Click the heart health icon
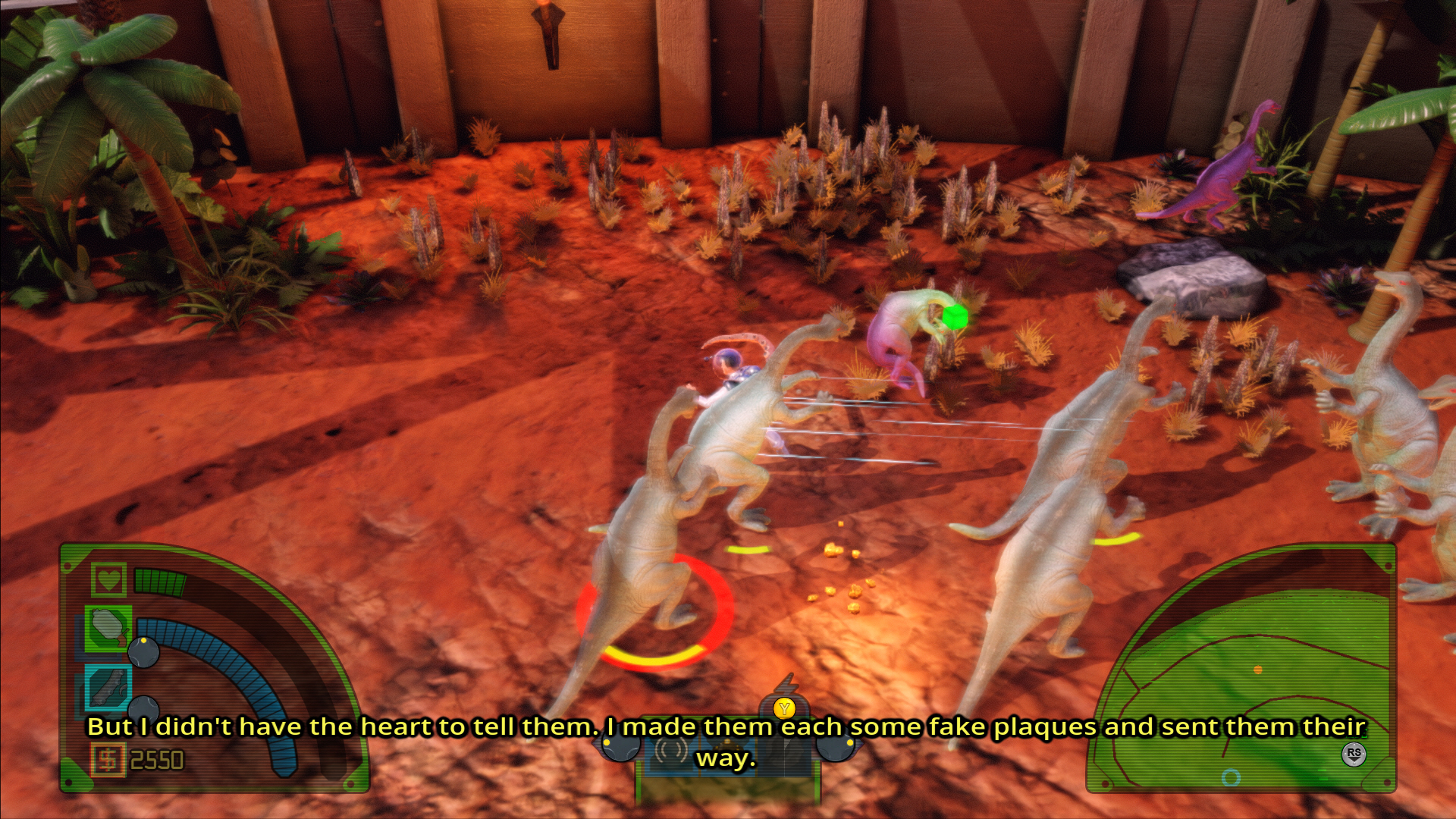1456x819 pixels. pos(108,580)
